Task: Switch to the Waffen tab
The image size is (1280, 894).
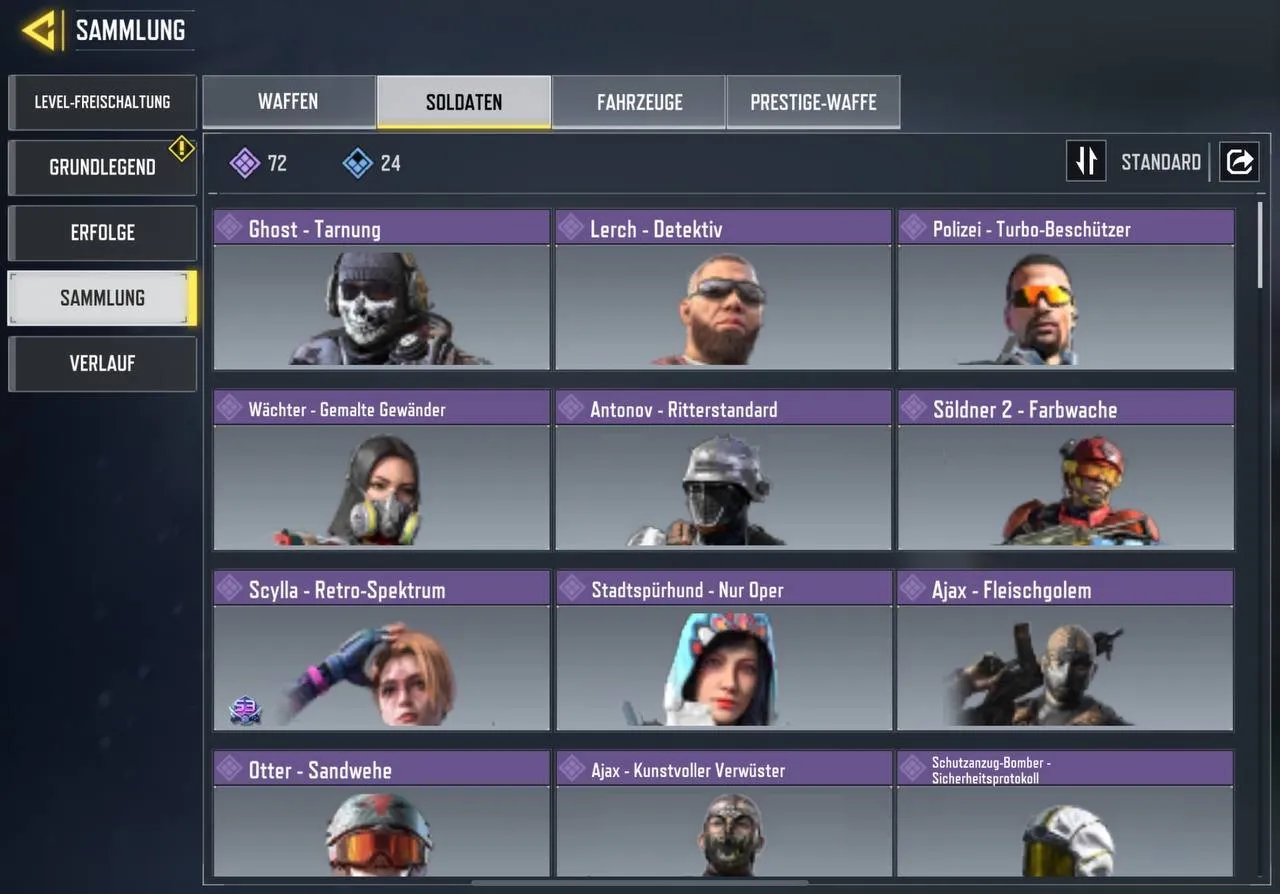Action: tap(289, 101)
